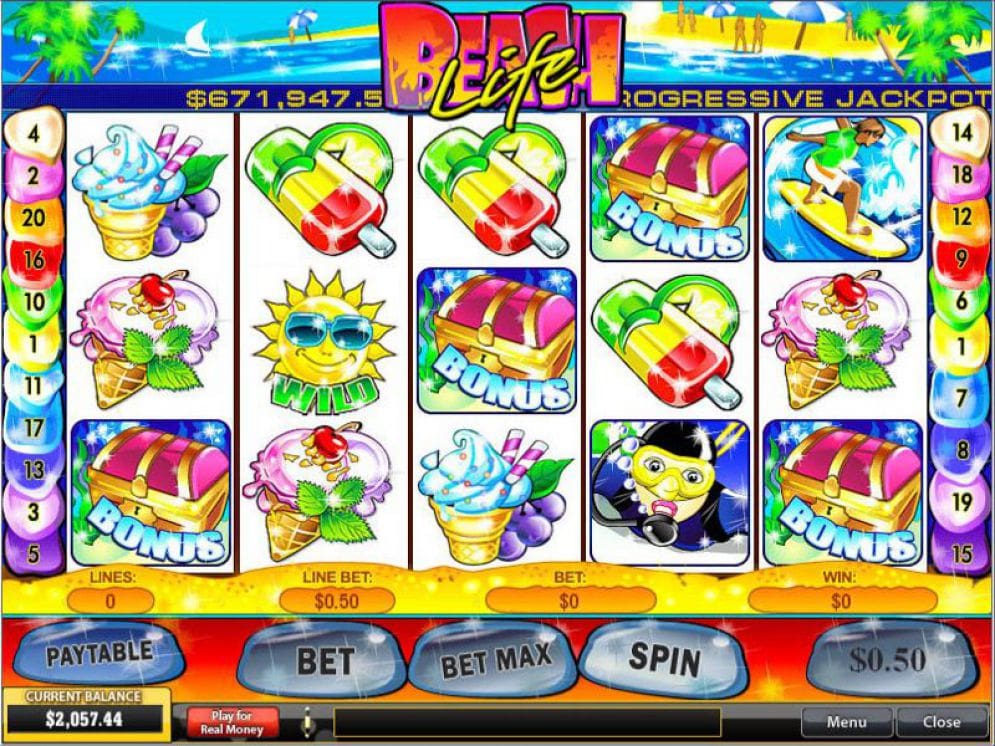This screenshot has width=995, height=746.
Task: Click the BET button
Action: coord(325,661)
